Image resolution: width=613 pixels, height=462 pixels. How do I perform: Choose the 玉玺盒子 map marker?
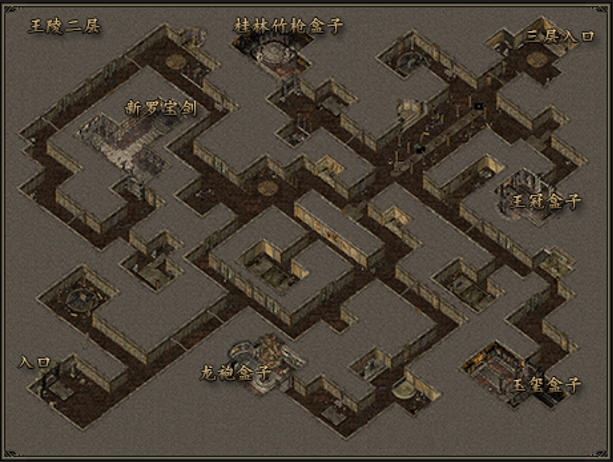point(547,384)
